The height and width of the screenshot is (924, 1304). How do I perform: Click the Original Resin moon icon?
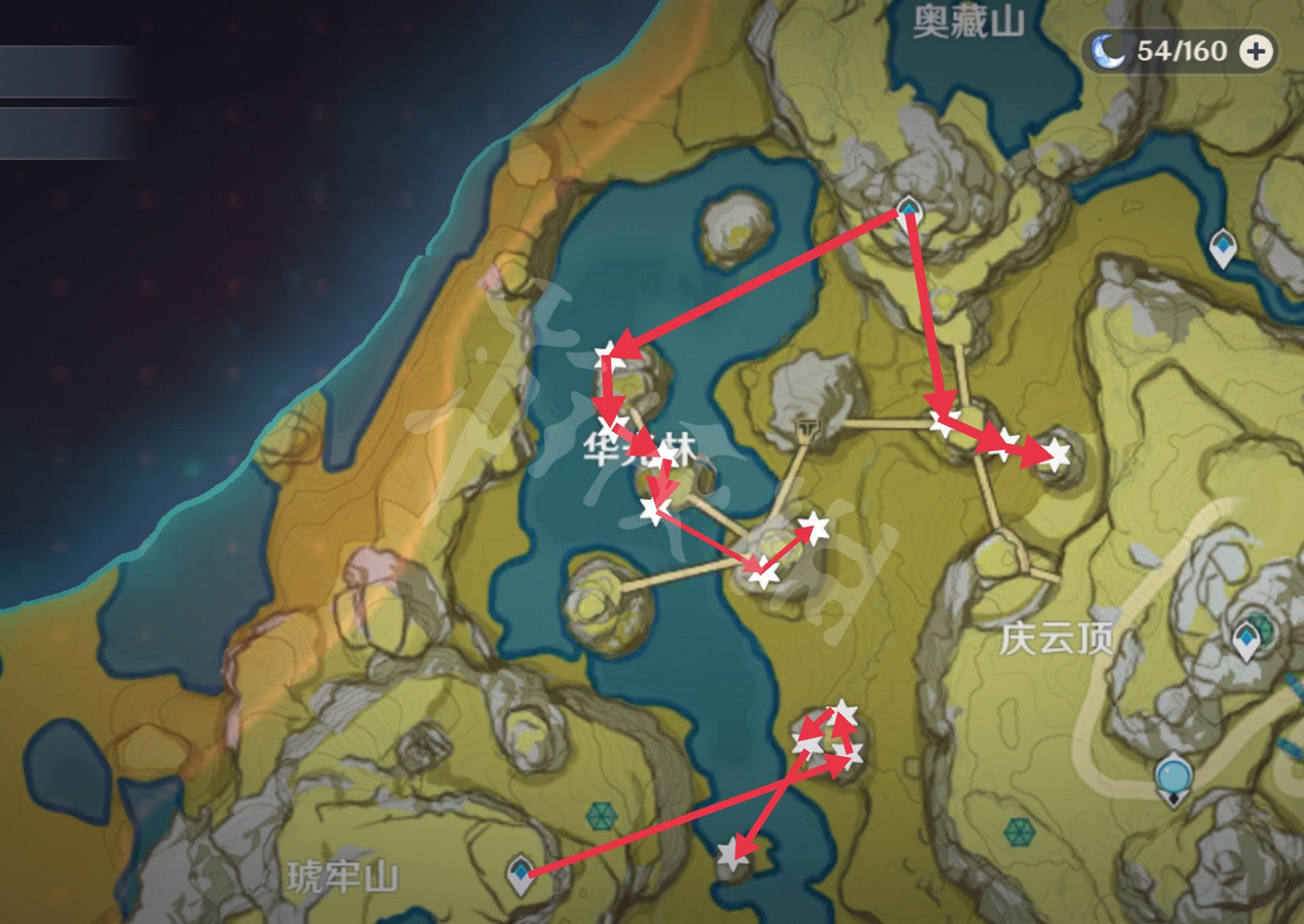[1107, 50]
